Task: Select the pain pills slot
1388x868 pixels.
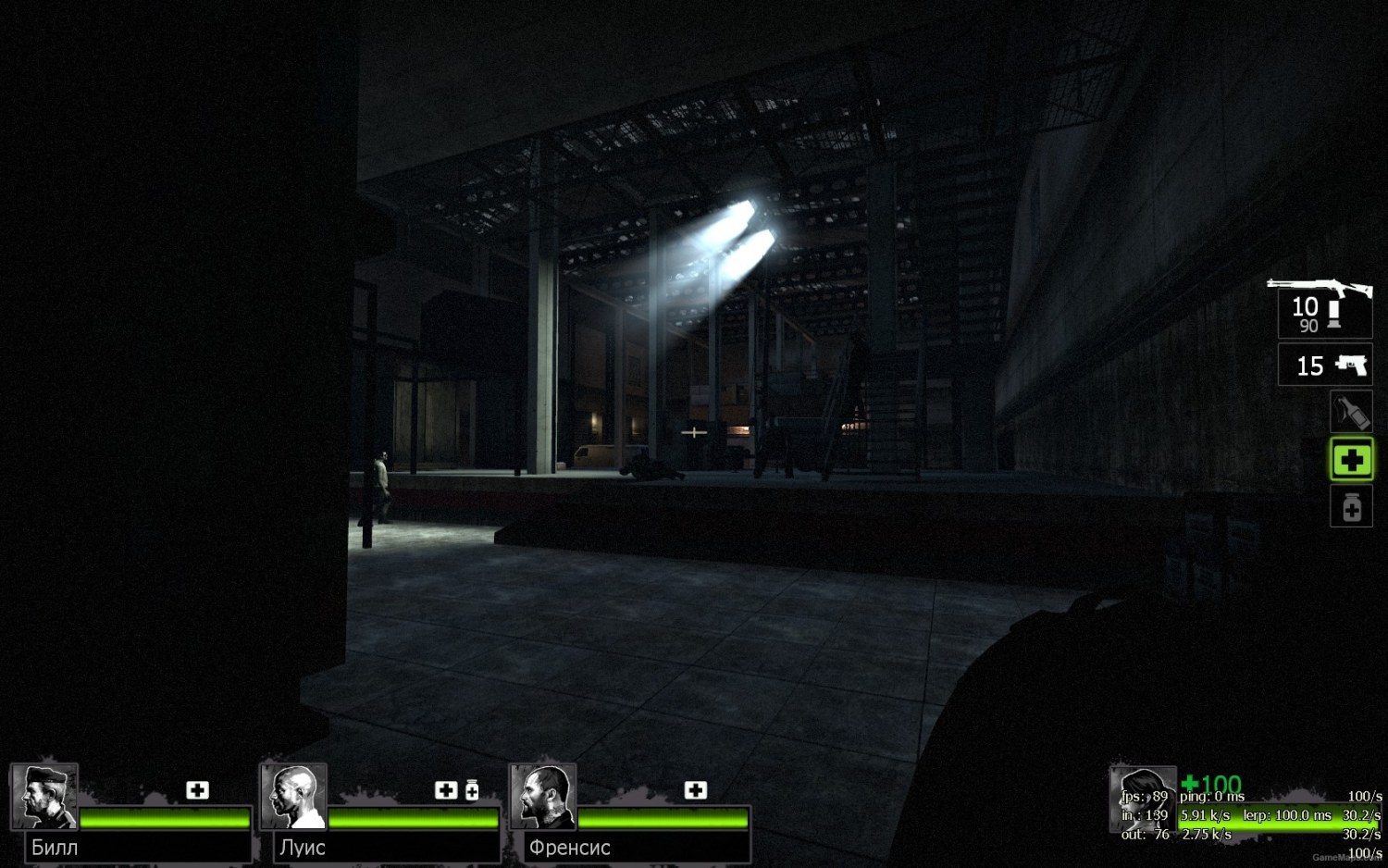Action: tap(1352, 508)
